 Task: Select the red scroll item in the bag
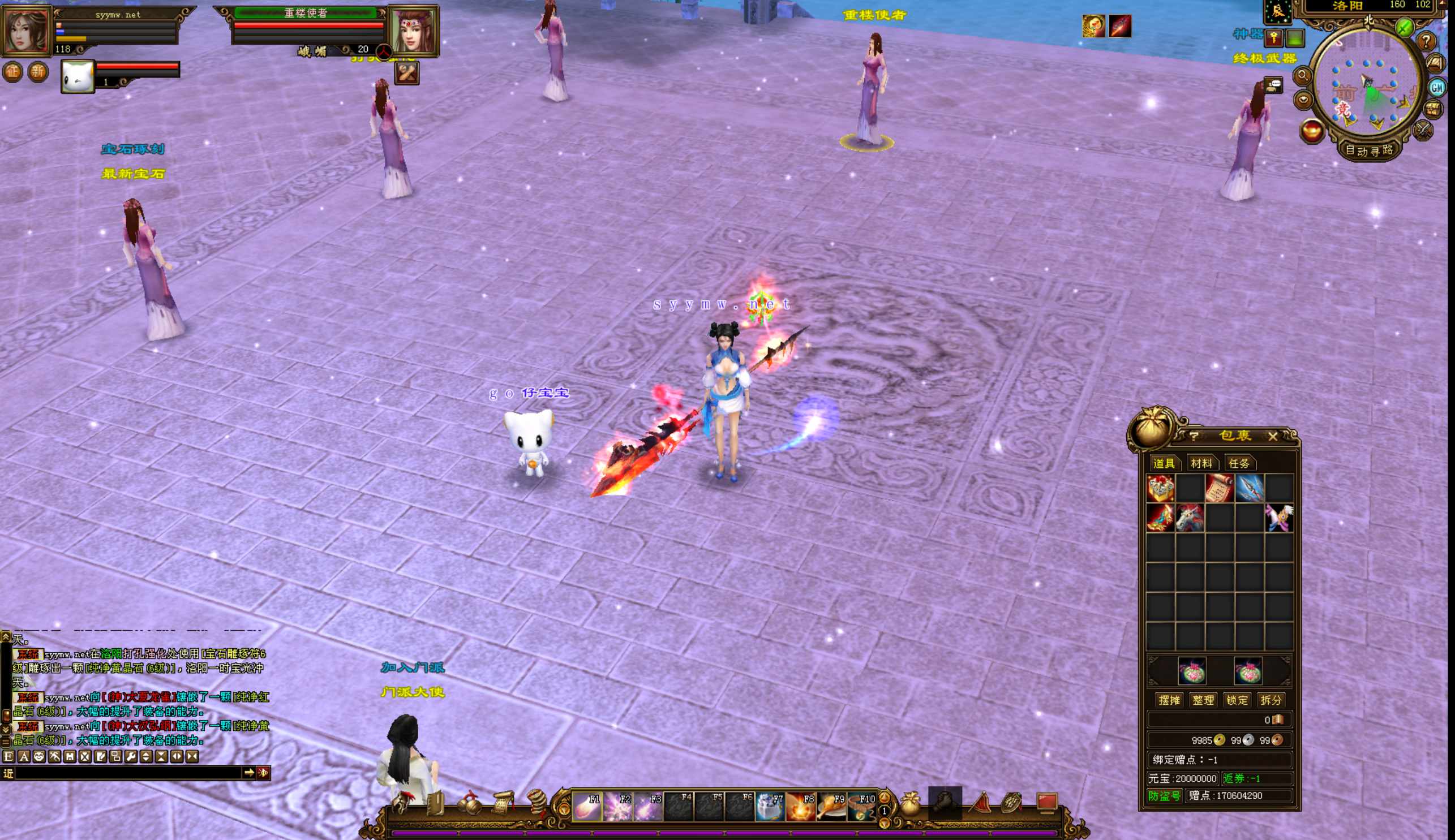pos(1220,488)
